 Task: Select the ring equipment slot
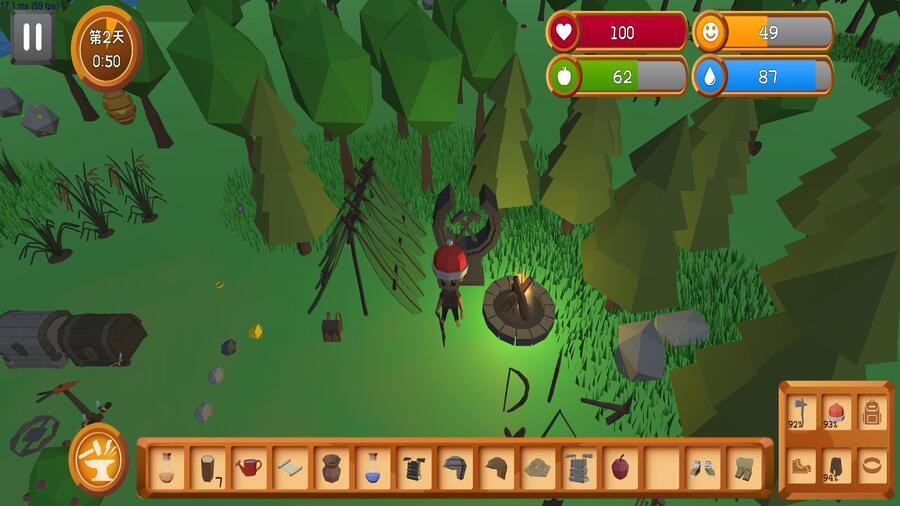point(871,465)
